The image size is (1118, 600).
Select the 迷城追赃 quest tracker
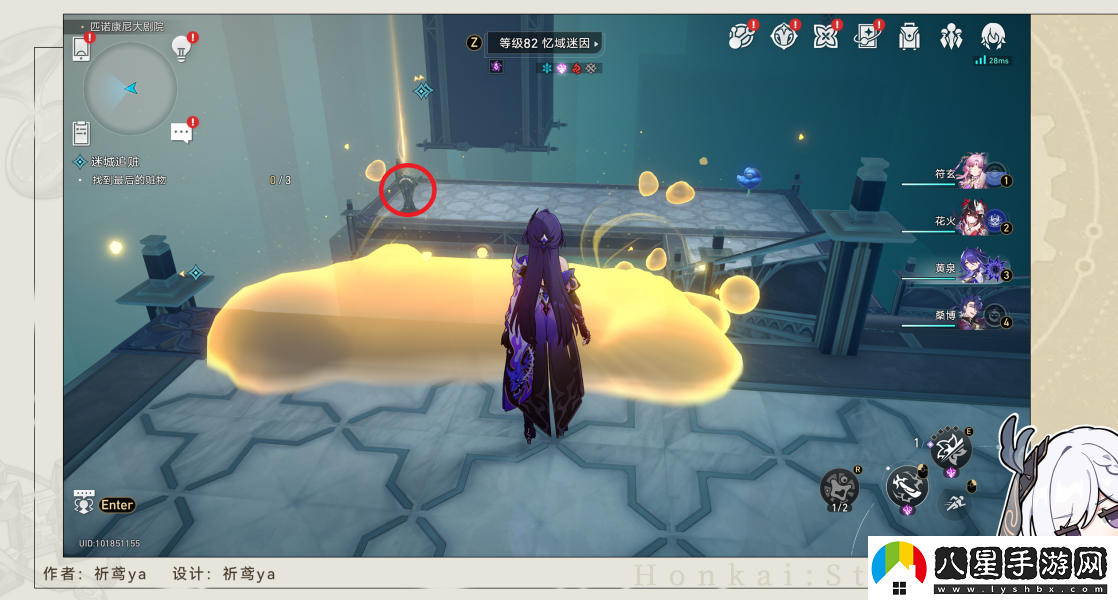115,161
